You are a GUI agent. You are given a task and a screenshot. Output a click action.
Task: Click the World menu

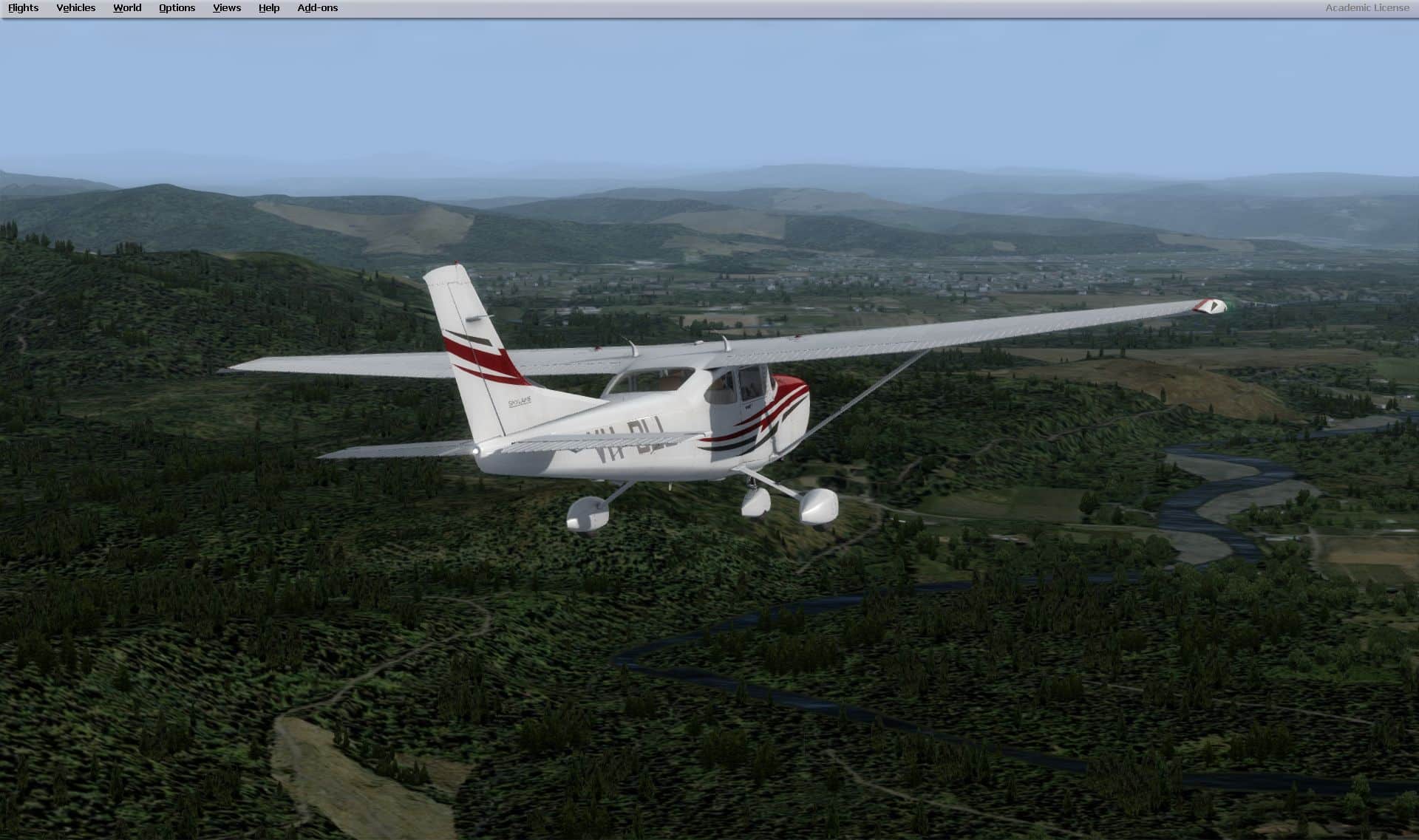(127, 8)
